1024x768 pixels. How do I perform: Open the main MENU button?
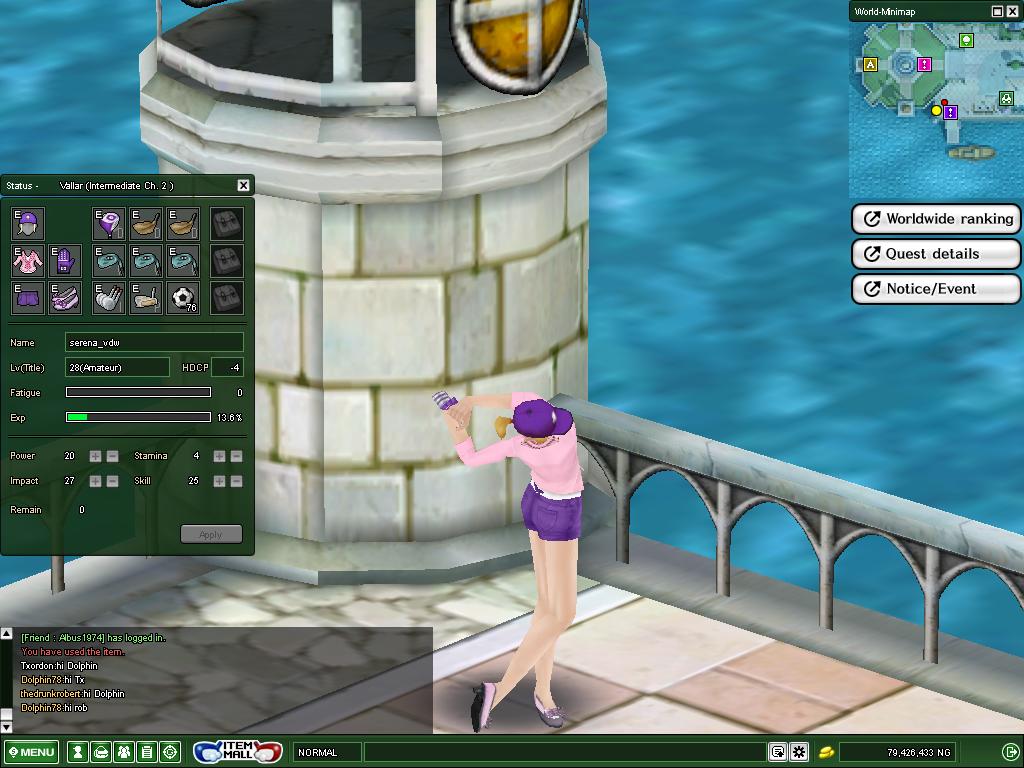[30, 752]
